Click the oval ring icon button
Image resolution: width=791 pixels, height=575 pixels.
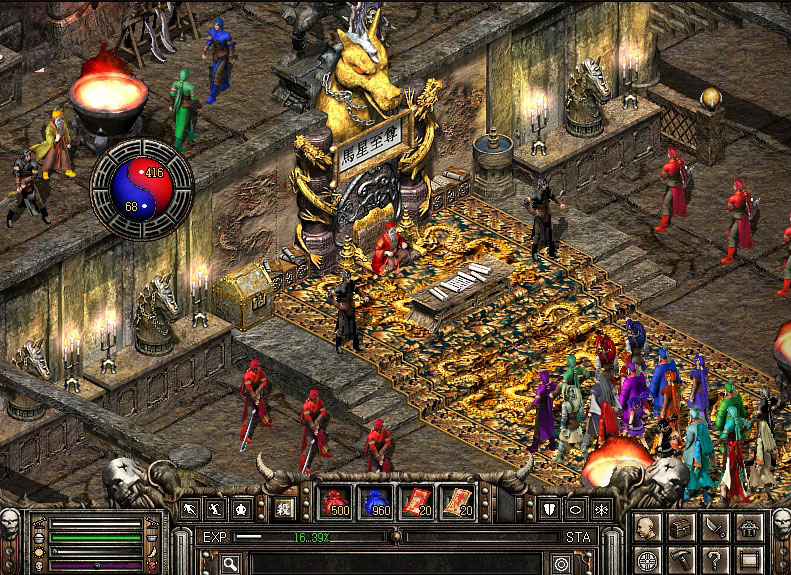pyautogui.click(x=575, y=509)
